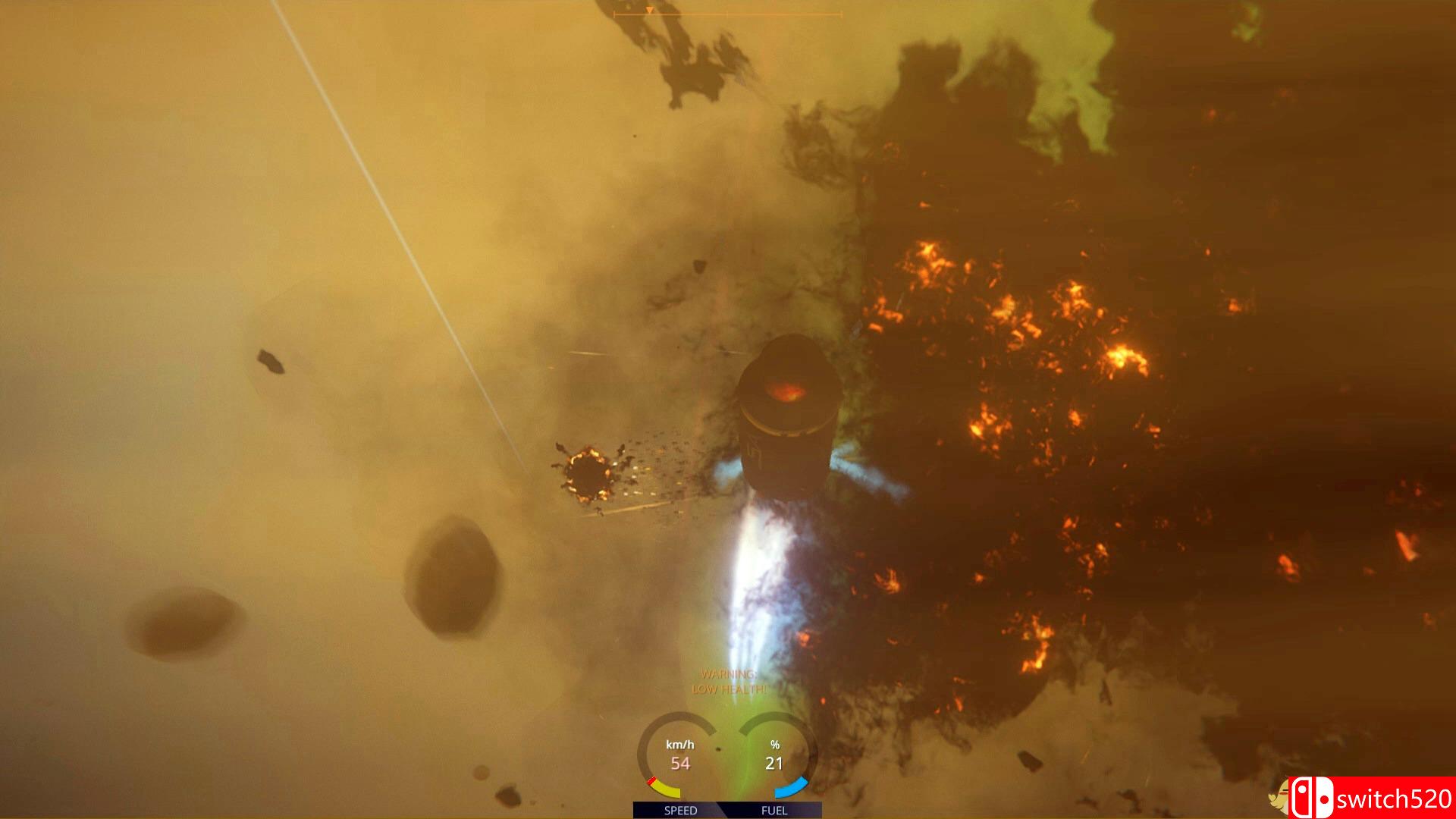Viewport: 1456px width, 819px height.
Task: Expand the orange triangle marker on the top bar
Action: pos(650,11)
